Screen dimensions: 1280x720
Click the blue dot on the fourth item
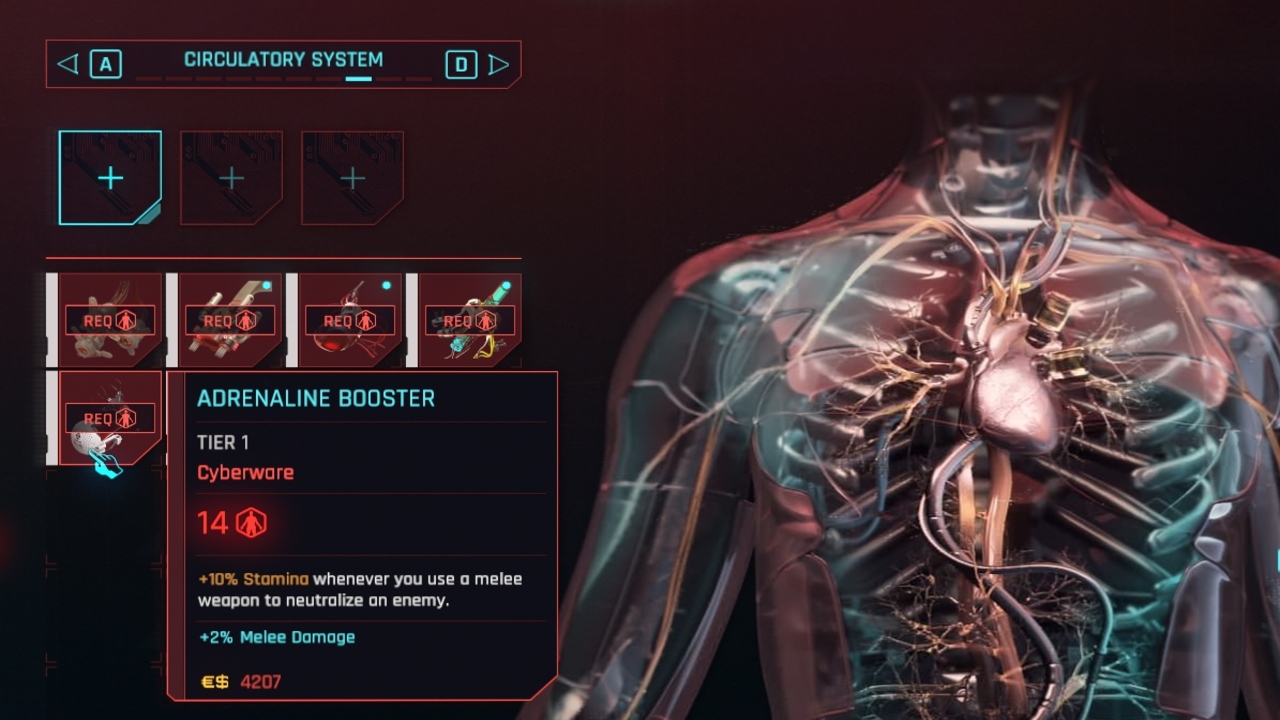506,284
